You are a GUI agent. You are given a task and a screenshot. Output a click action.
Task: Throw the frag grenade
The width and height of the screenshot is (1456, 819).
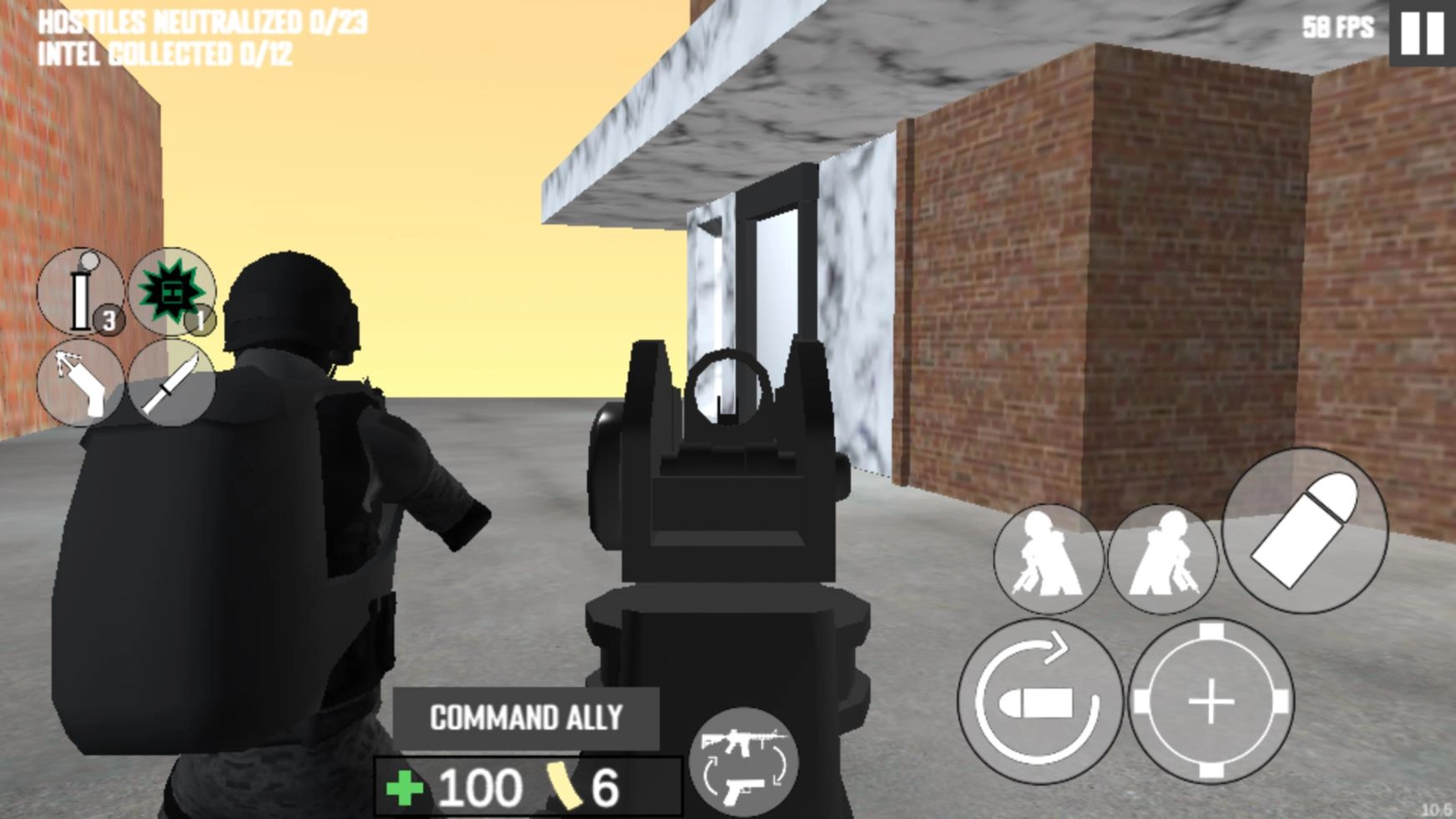171,290
